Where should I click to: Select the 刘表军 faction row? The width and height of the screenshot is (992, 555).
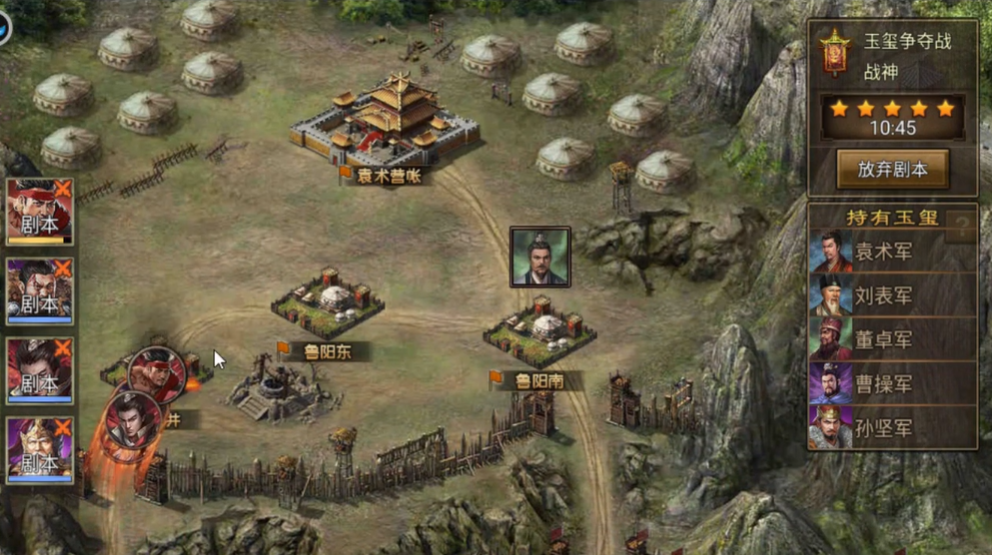[892, 296]
